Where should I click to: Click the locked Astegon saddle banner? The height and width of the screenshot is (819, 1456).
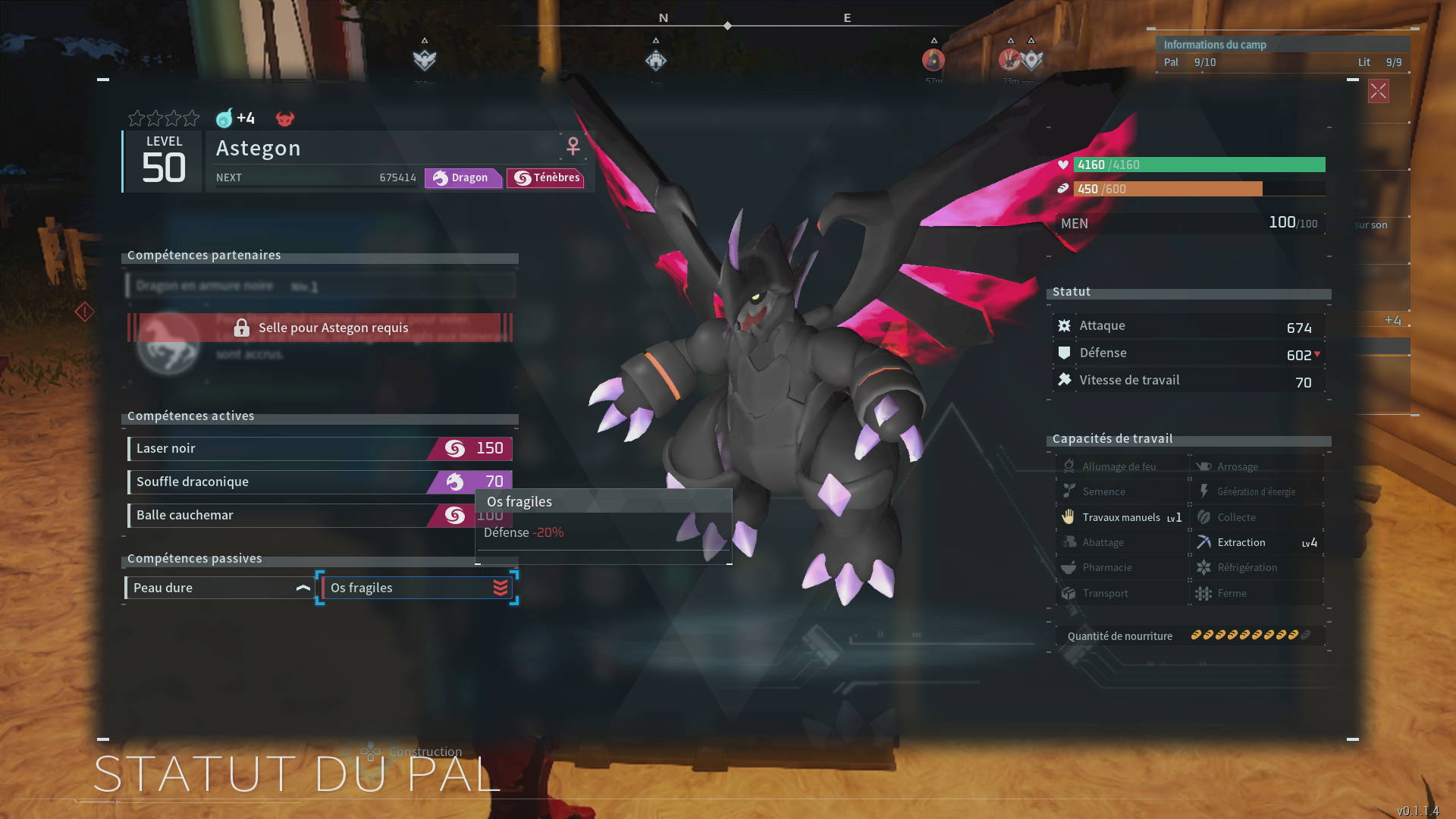click(320, 328)
